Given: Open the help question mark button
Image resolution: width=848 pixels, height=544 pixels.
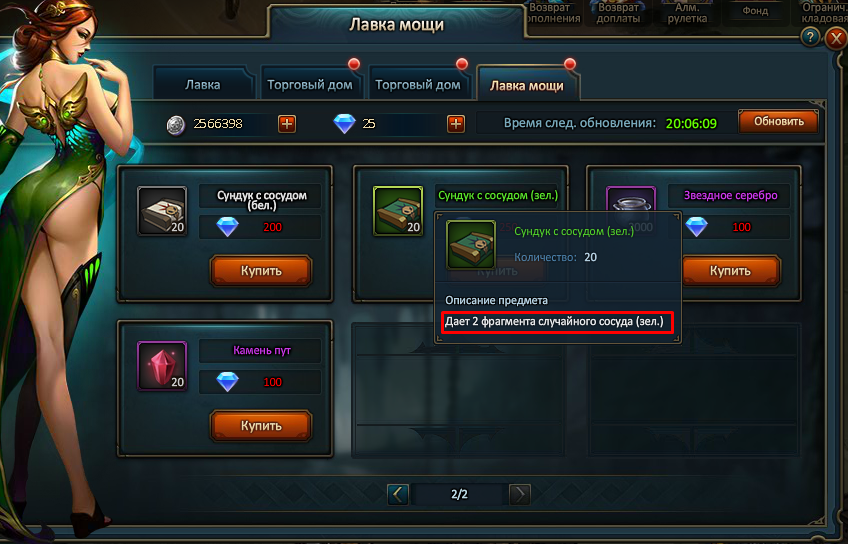Looking at the screenshot, I should click(812, 37).
